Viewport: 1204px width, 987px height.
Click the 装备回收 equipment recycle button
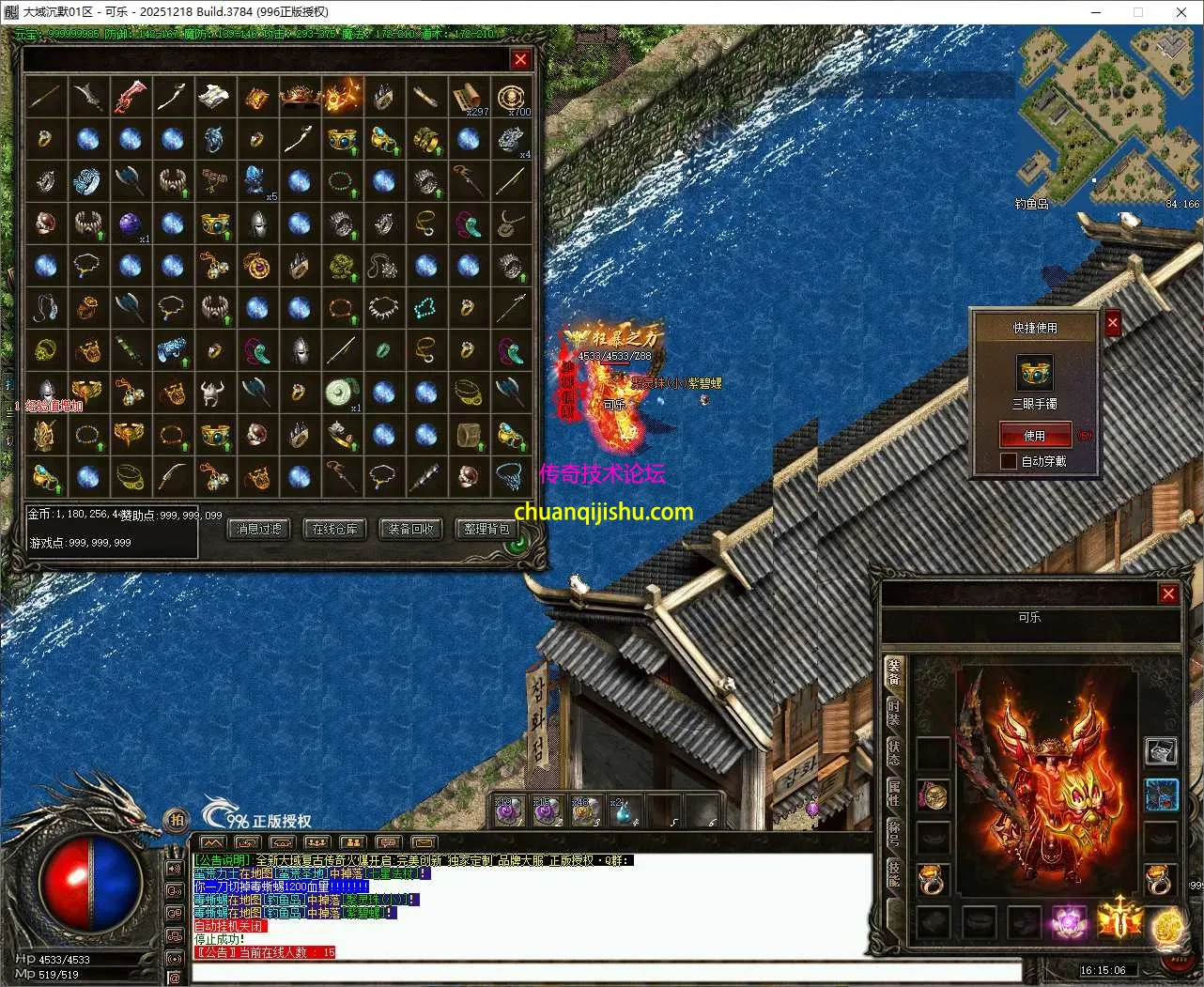411,530
